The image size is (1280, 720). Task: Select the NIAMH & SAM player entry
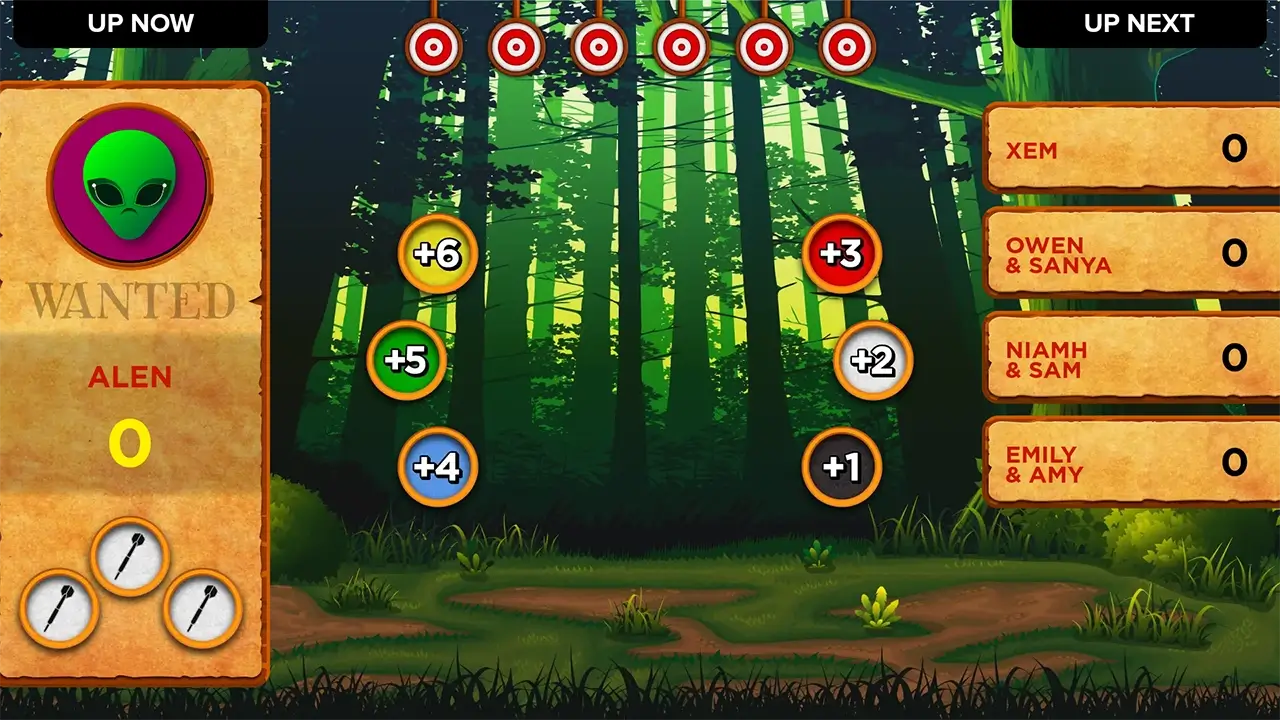tap(1128, 358)
